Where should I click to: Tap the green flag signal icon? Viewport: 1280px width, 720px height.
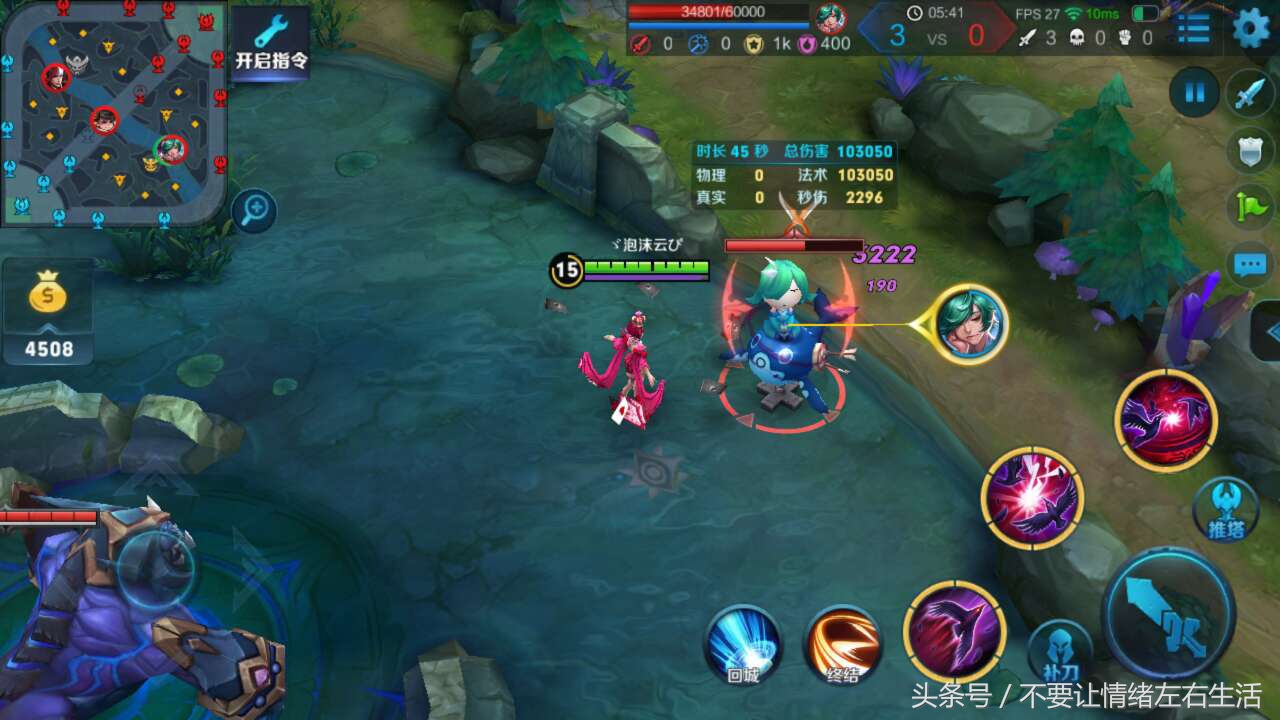click(1250, 207)
